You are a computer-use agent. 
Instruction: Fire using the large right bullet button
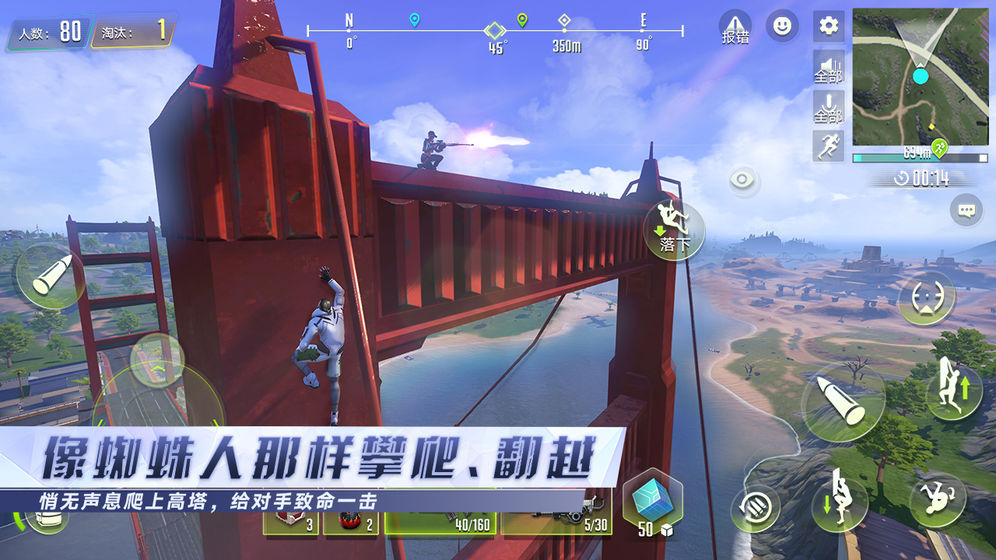pyautogui.click(x=842, y=402)
